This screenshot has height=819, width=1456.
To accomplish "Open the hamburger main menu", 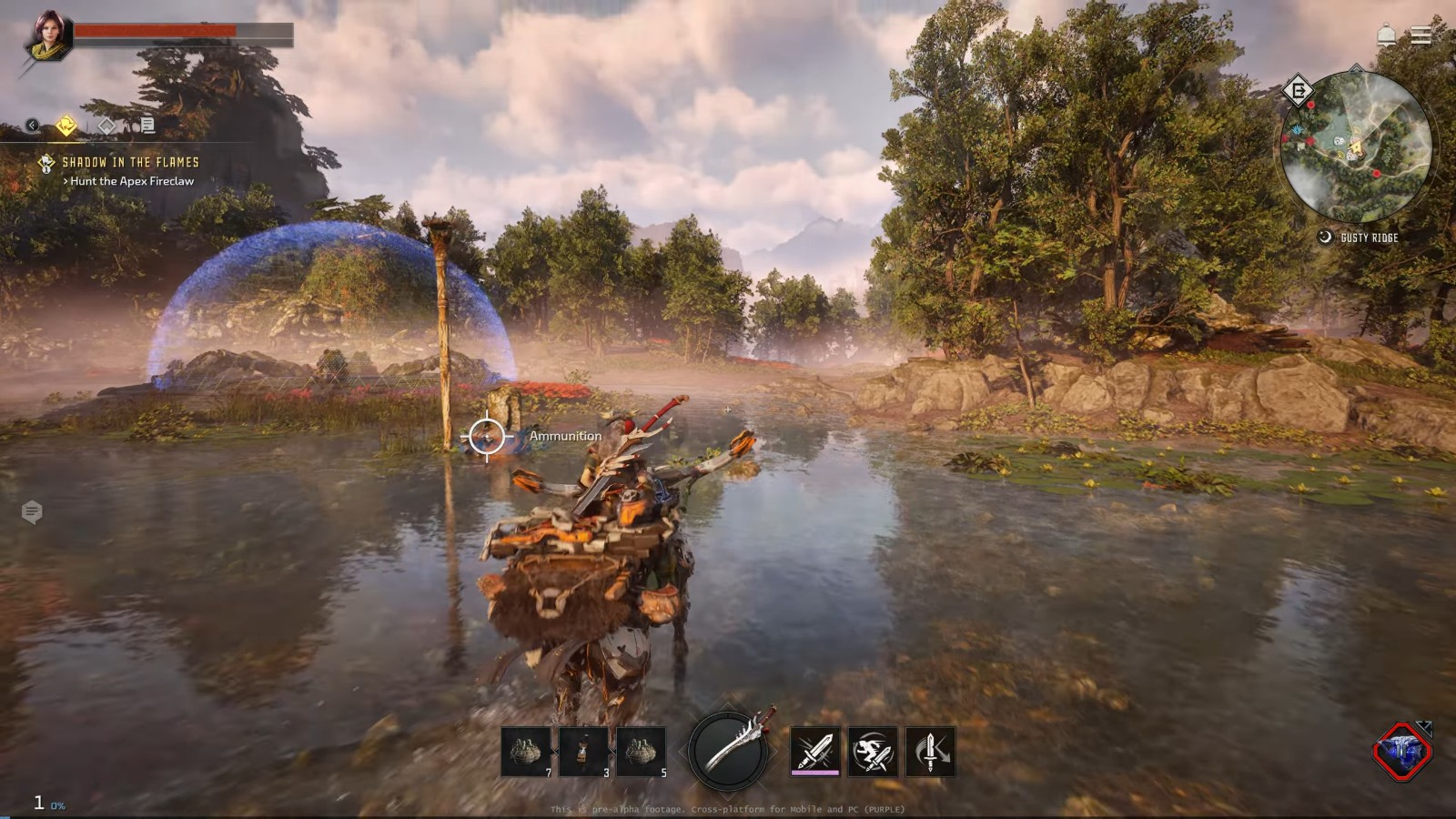I will (1421, 35).
